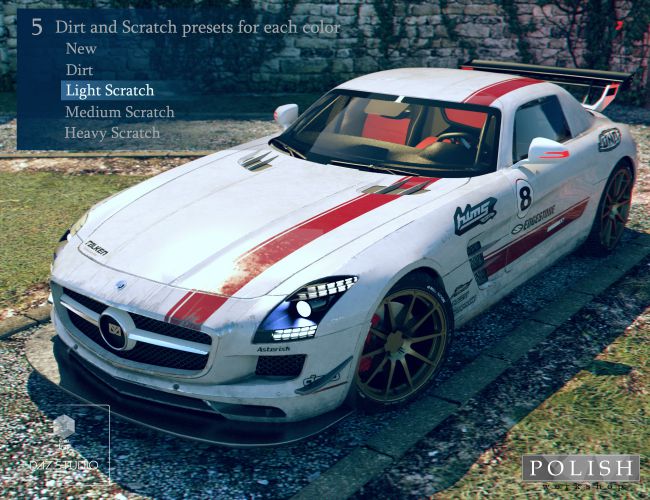The height and width of the screenshot is (500, 650).
Task: Click the highlighted Light Scratch entry
Action: 110,91
